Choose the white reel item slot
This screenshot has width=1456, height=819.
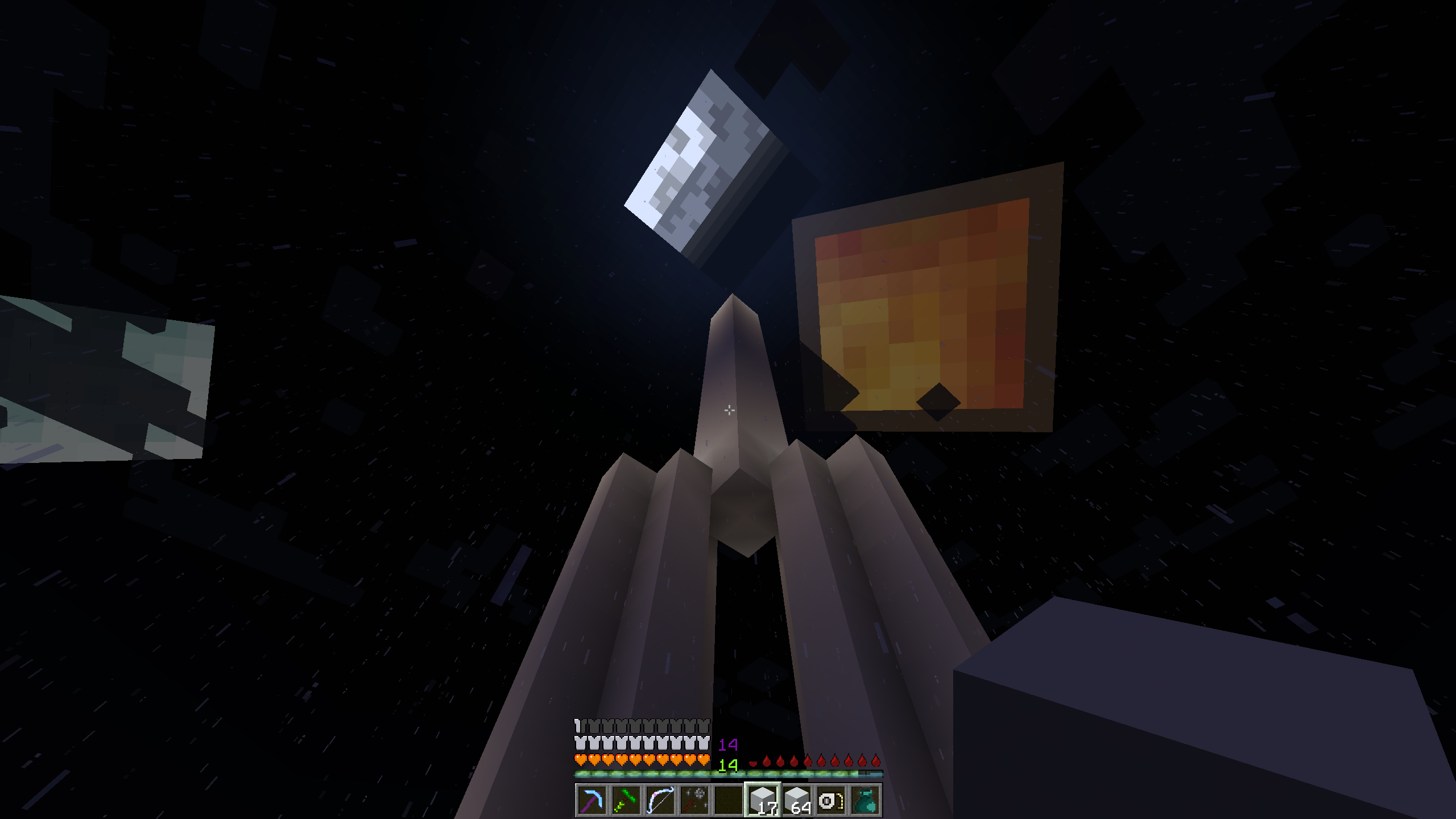[831, 801]
